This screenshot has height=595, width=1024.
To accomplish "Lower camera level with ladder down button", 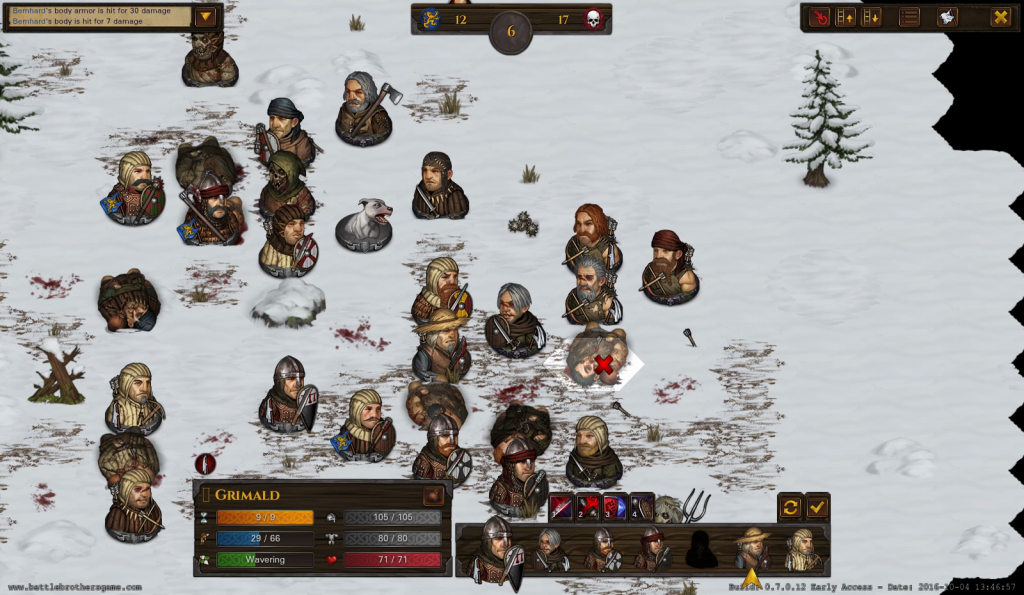I will [x=871, y=17].
